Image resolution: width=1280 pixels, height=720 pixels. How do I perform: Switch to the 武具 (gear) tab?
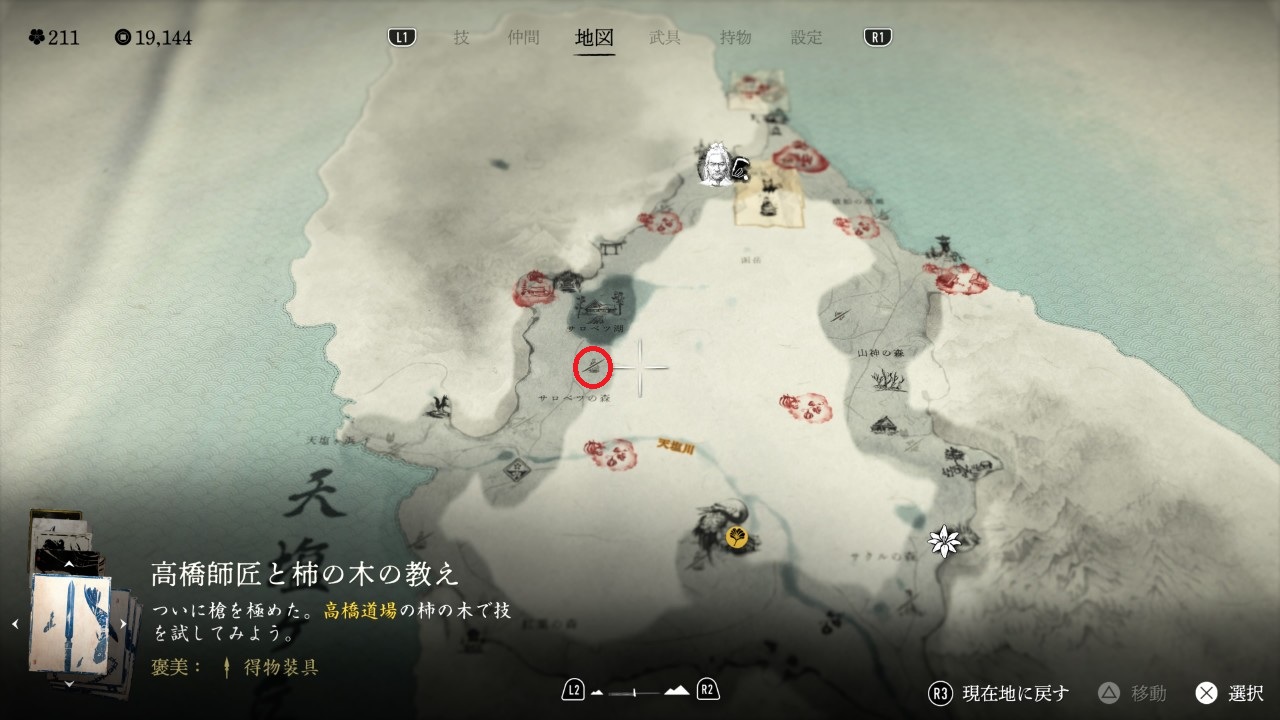[665, 38]
